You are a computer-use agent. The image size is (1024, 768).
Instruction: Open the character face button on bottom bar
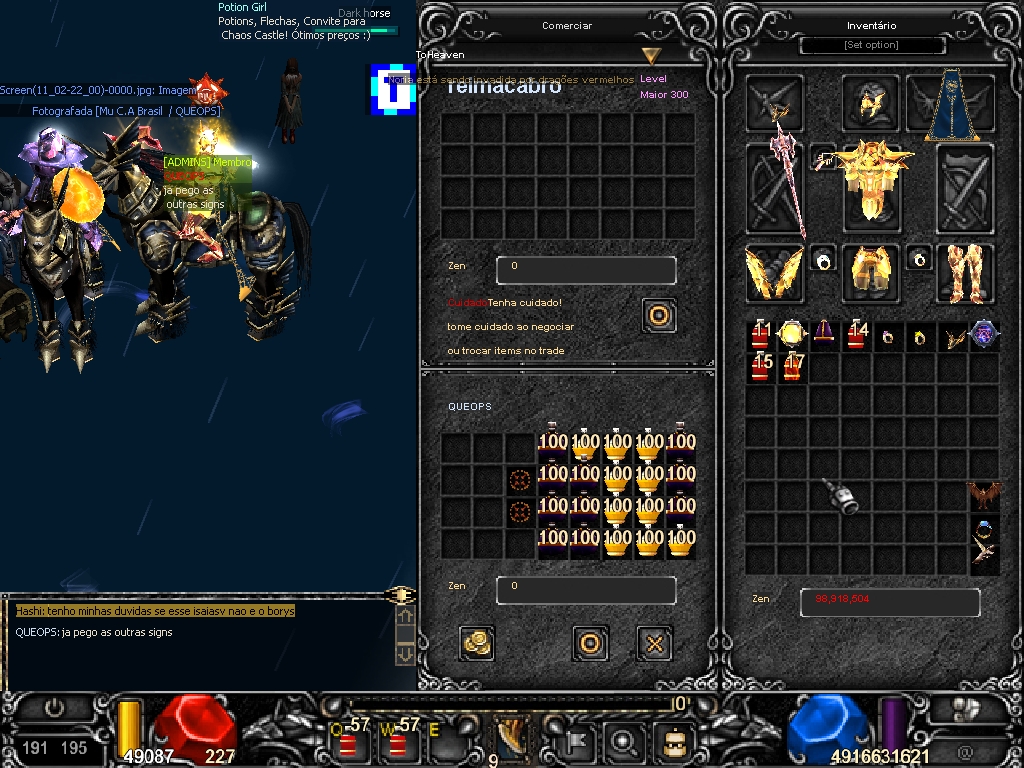click(672, 742)
